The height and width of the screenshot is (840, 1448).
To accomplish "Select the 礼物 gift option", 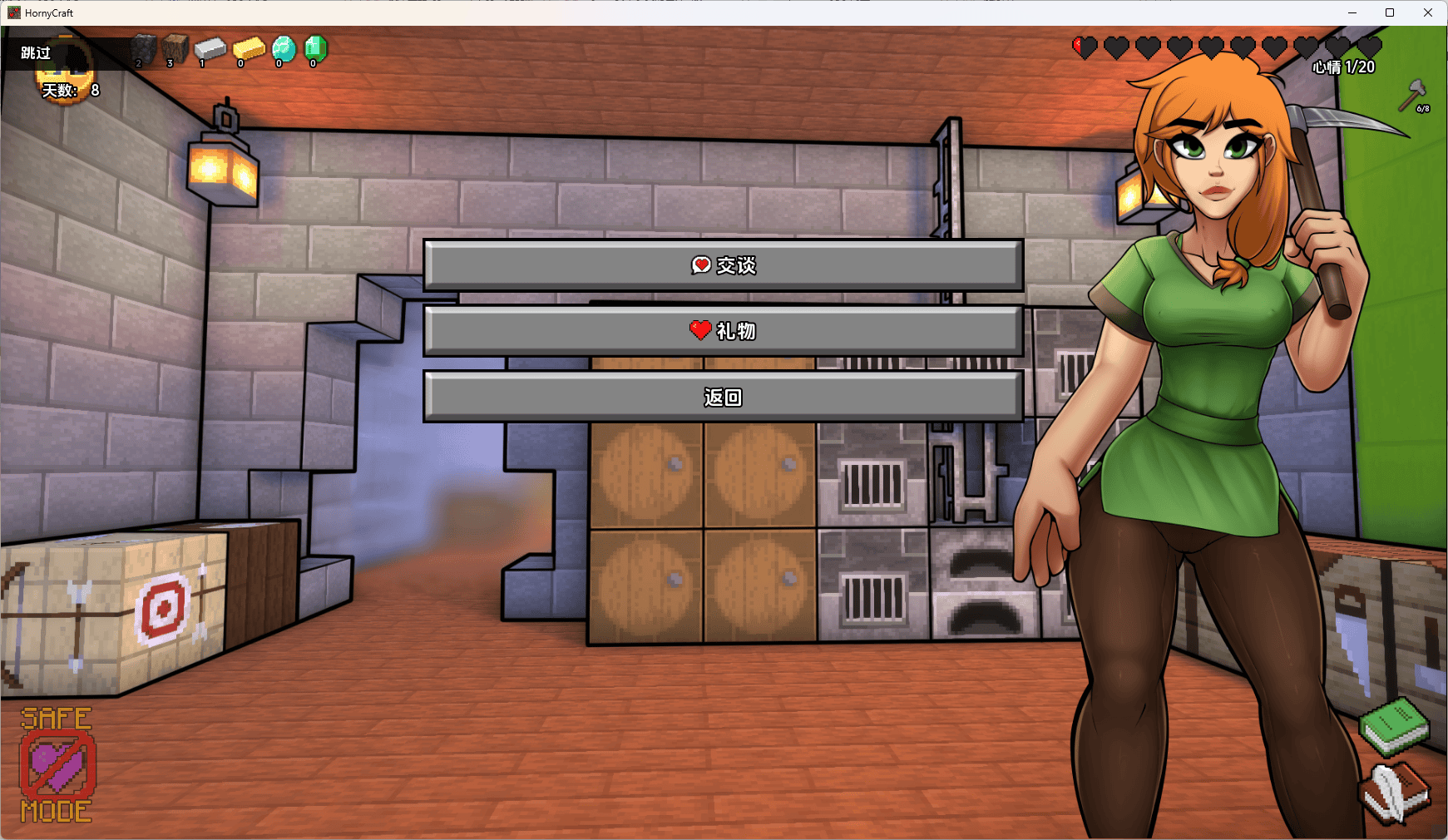I will [x=723, y=331].
